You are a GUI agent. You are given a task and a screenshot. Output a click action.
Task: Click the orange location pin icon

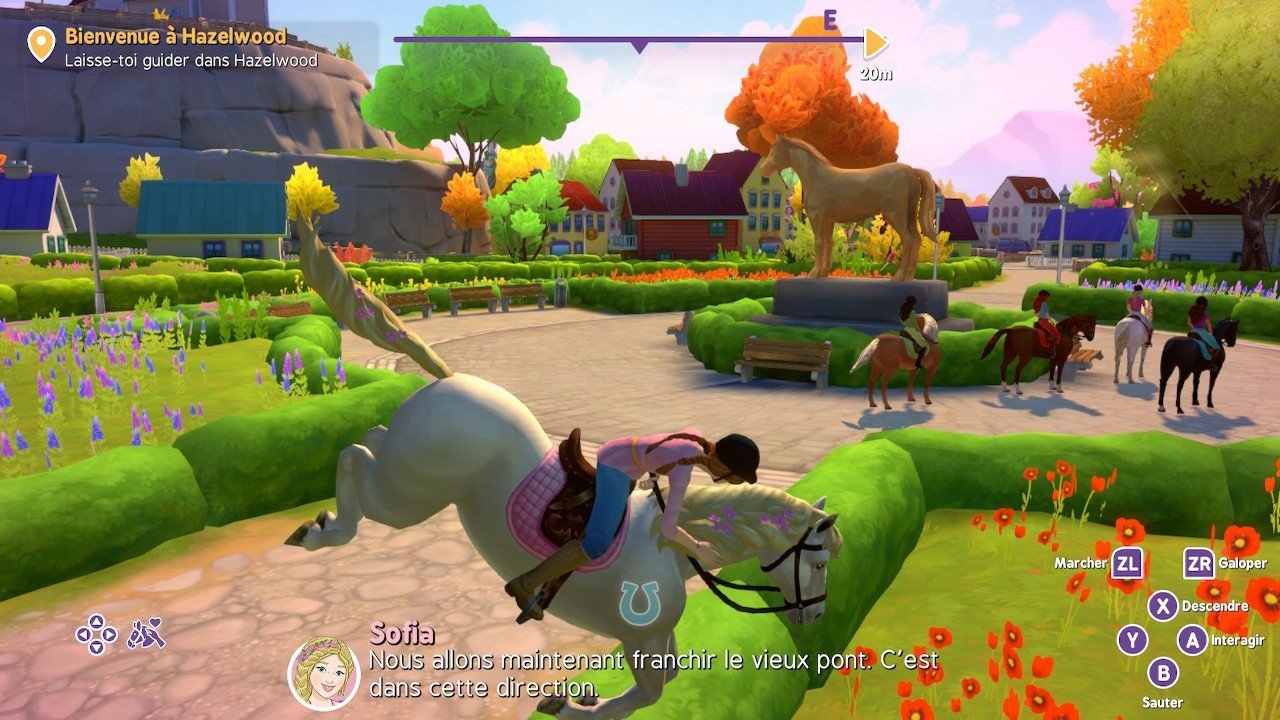[x=41, y=45]
